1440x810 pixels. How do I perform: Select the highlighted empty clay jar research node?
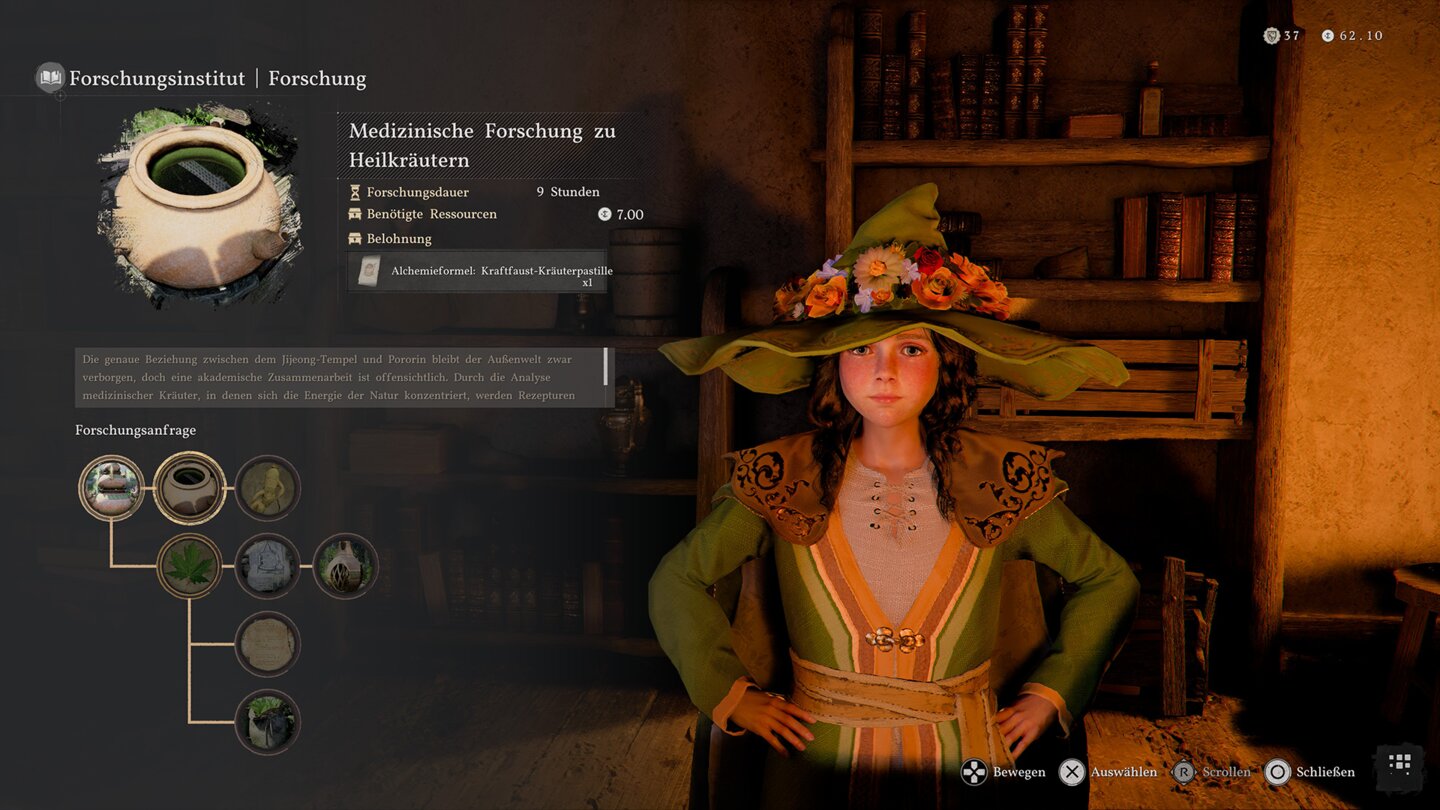click(190, 488)
